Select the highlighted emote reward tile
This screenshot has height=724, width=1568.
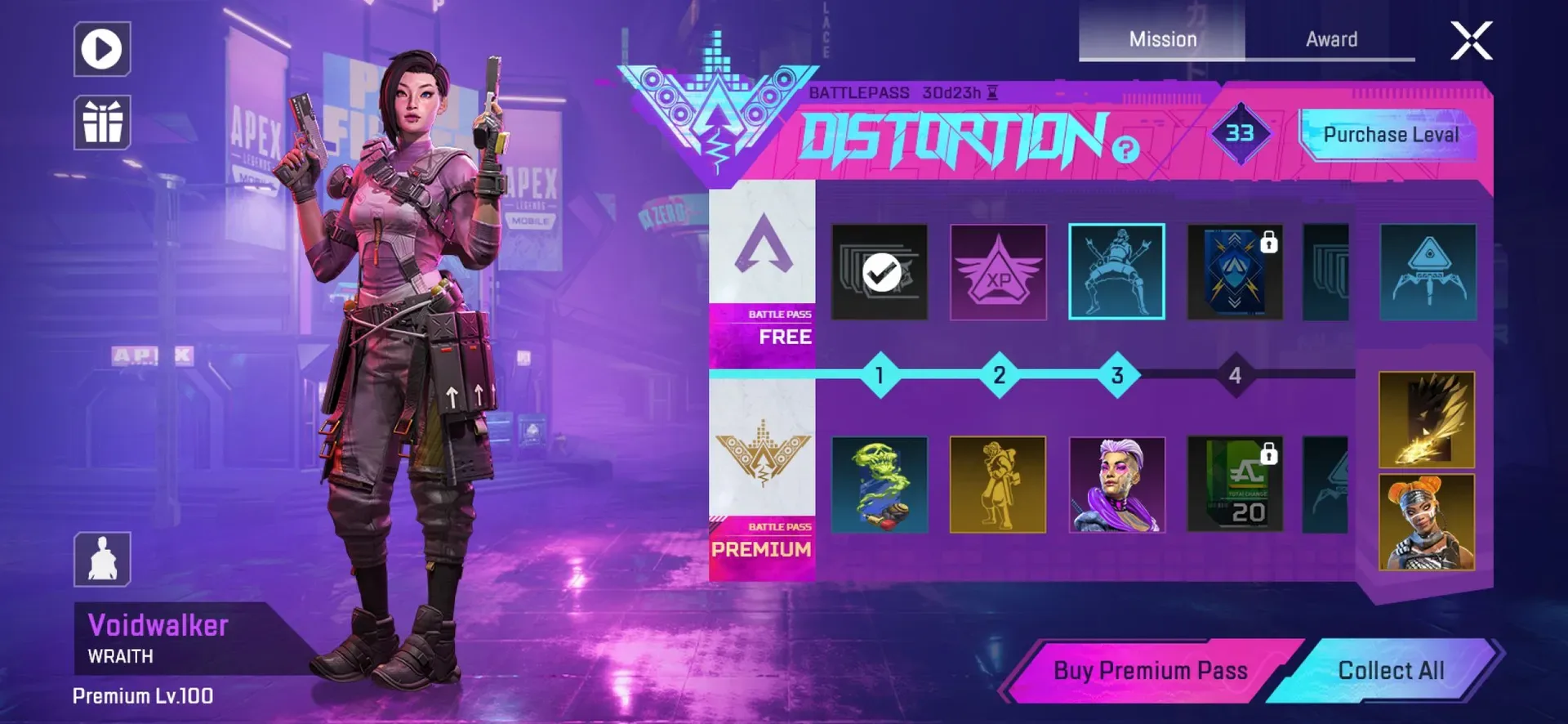[1117, 270]
